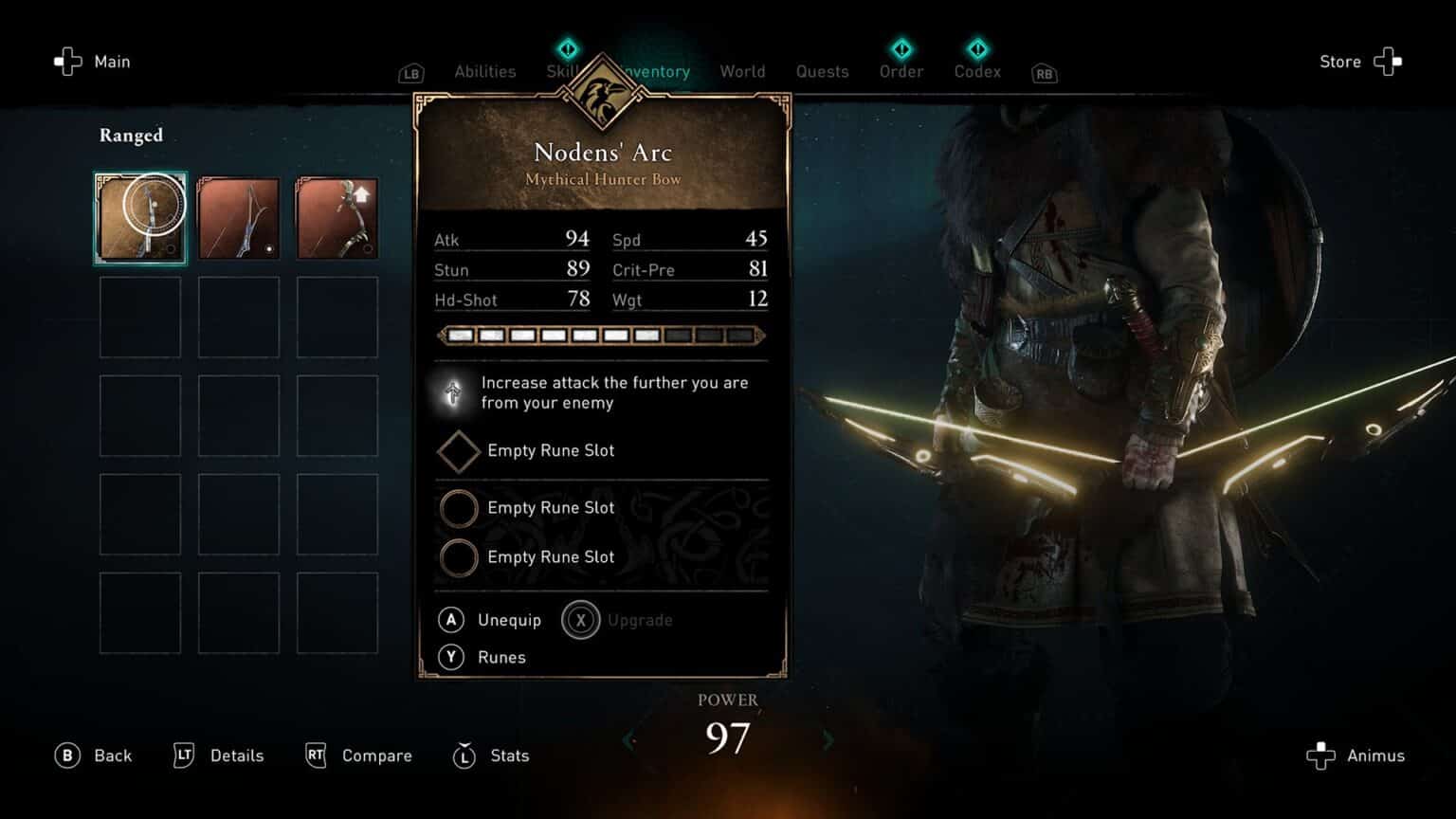Screen dimensions: 1456x819
Task: Open the Store via its plus icon
Action: pyautogui.click(x=1388, y=61)
